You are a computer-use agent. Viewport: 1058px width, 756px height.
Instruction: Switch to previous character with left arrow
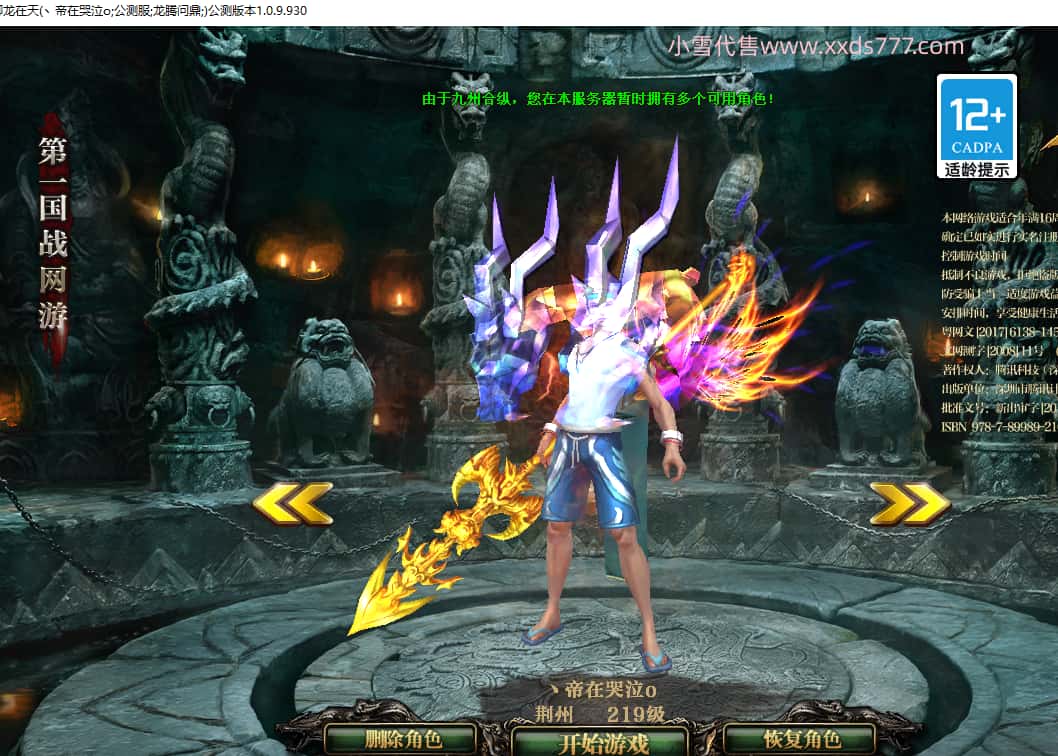click(292, 503)
